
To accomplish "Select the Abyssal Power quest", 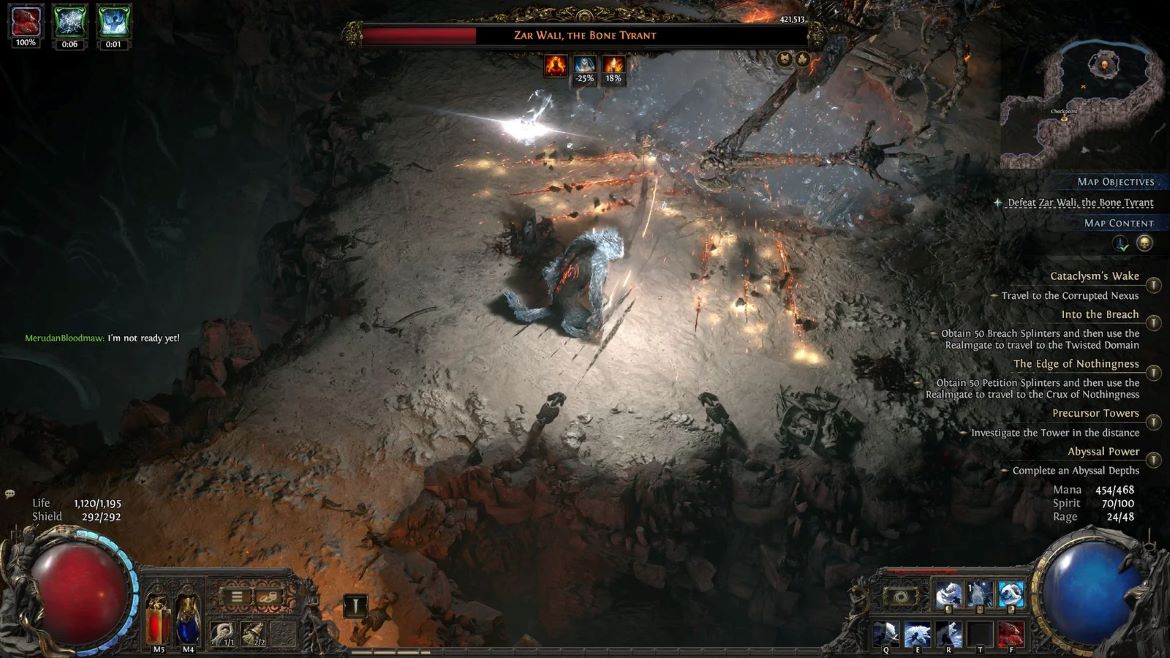I will (x=1103, y=452).
